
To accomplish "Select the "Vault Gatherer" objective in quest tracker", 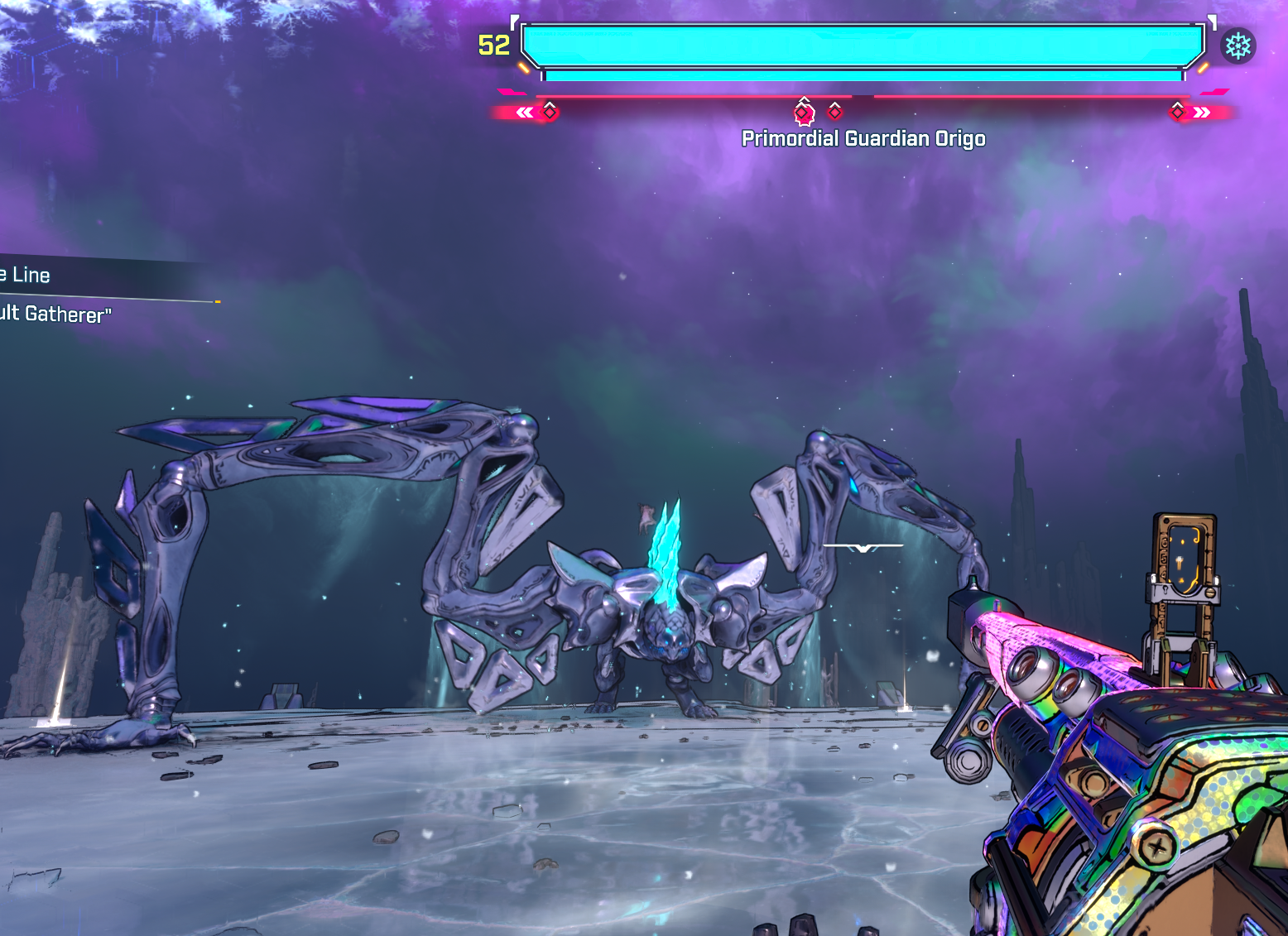I will pos(56,314).
